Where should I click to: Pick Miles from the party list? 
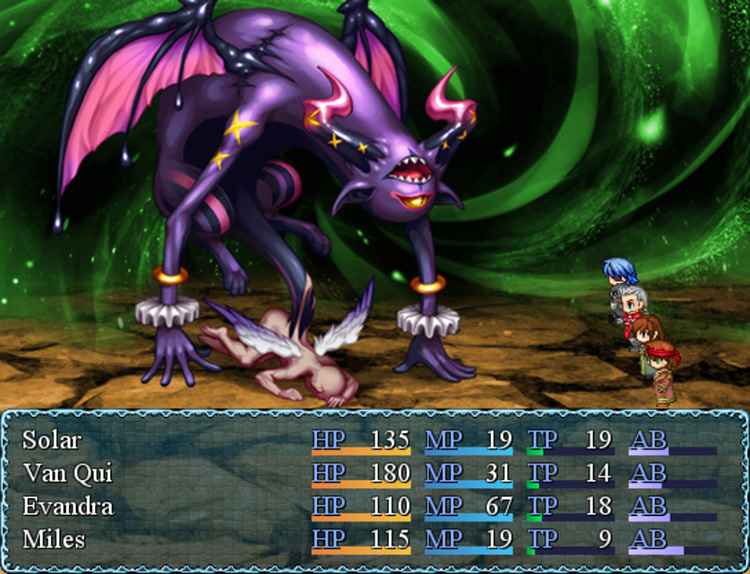(52, 539)
